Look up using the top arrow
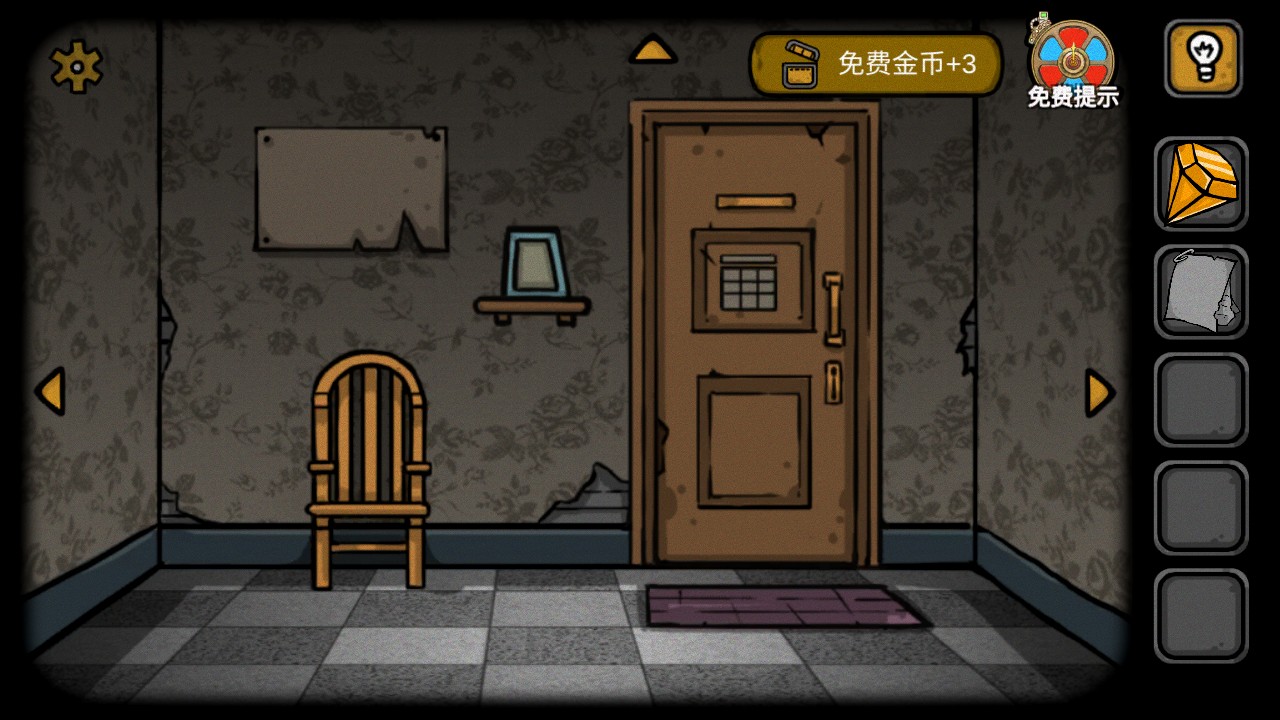1280x720 pixels. coord(654,47)
